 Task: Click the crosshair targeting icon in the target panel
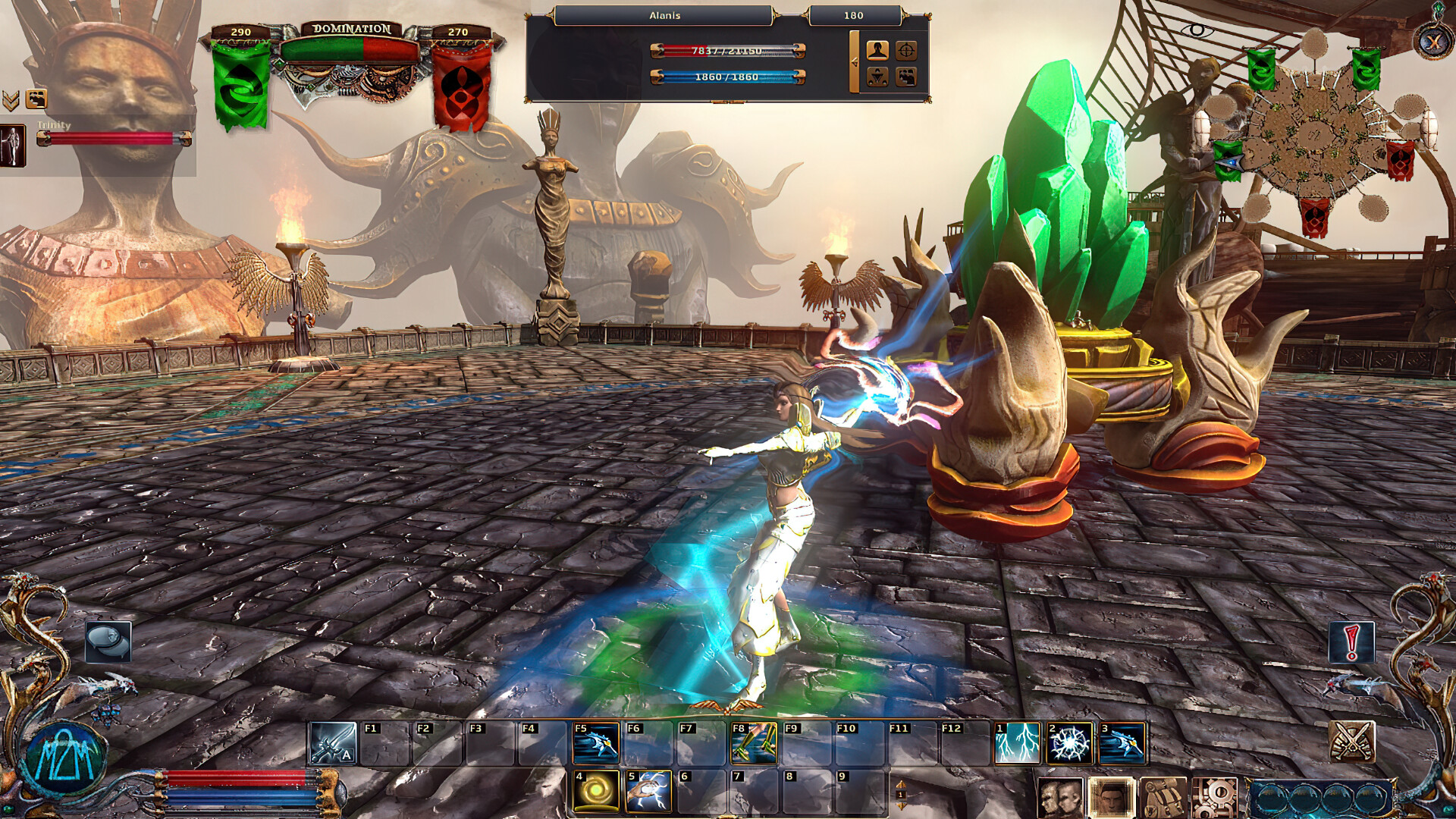(x=907, y=50)
